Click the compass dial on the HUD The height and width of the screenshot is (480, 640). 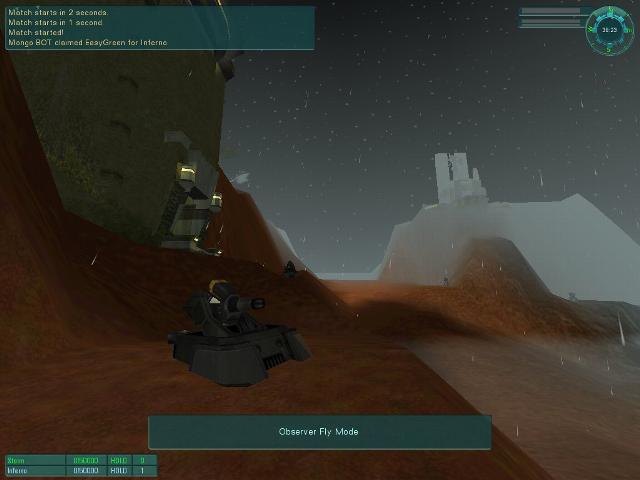point(609,28)
